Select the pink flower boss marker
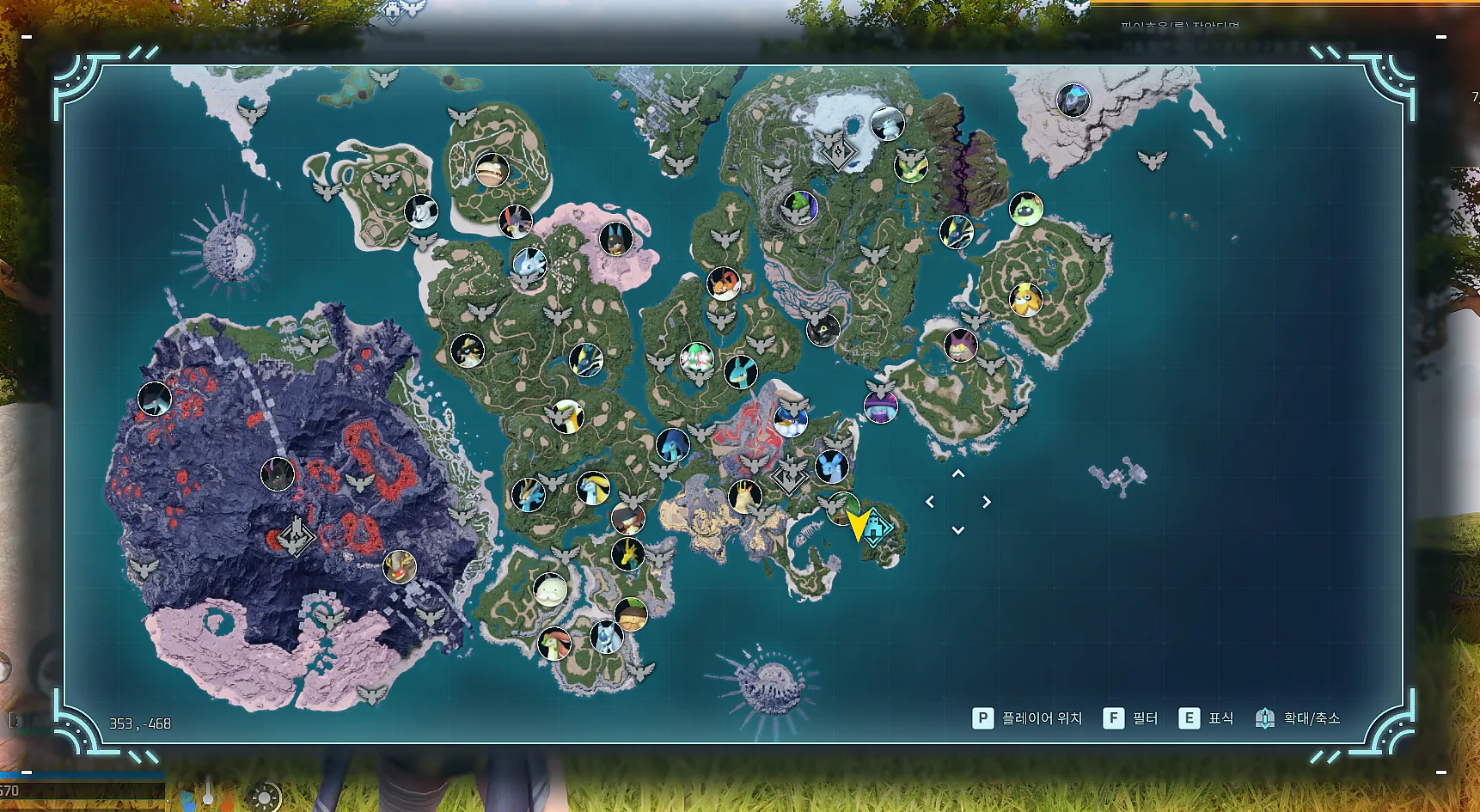 pyautogui.click(x=696, y=357)
